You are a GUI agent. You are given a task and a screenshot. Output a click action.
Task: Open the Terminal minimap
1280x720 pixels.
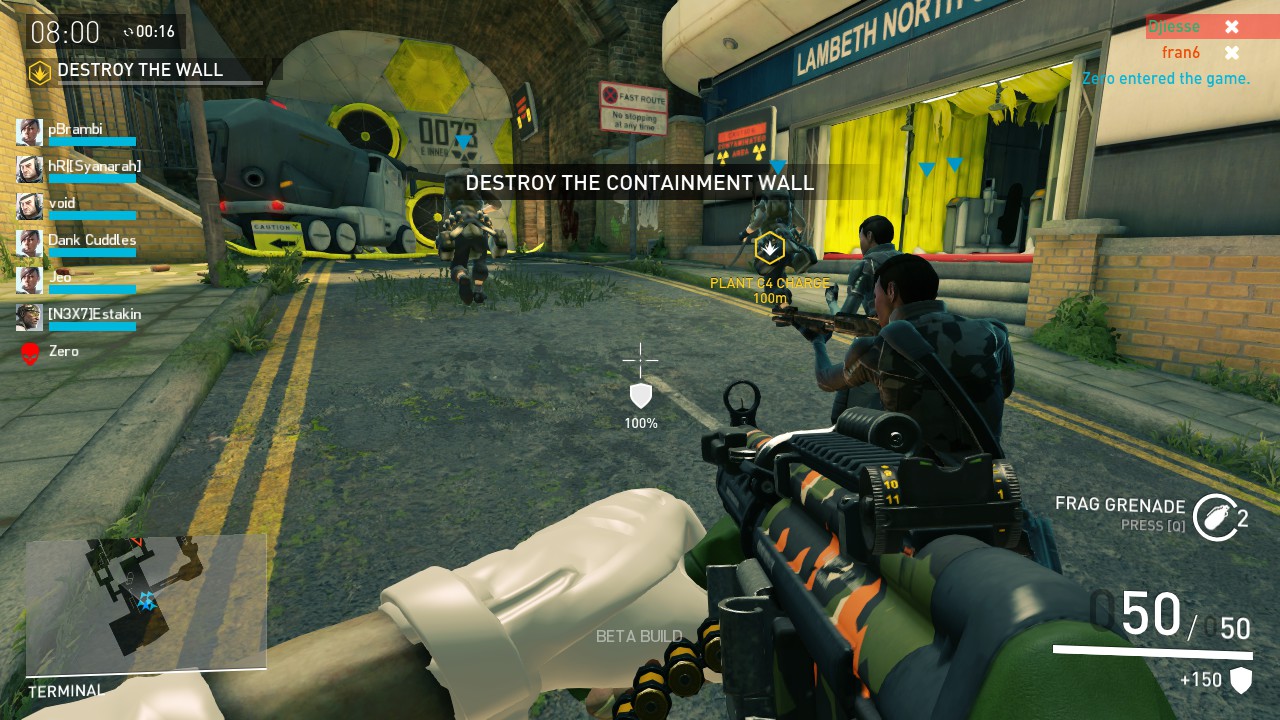[146, 602]
